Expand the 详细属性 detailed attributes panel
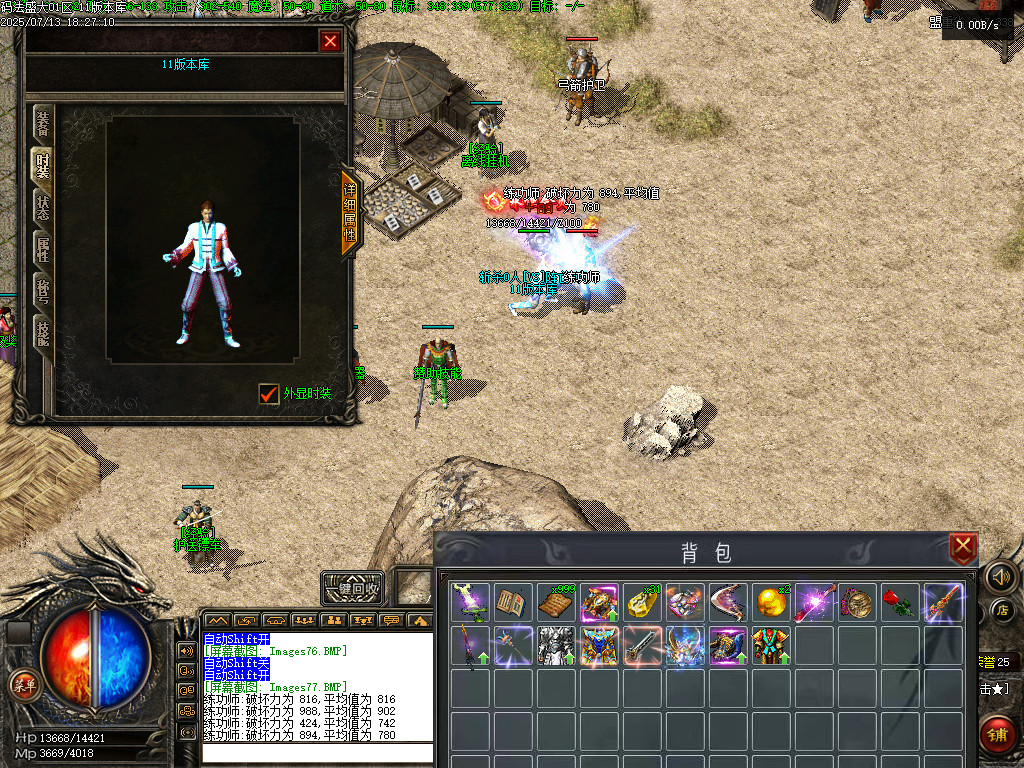This screenshot has width=1024, height=768. point(350,212)
